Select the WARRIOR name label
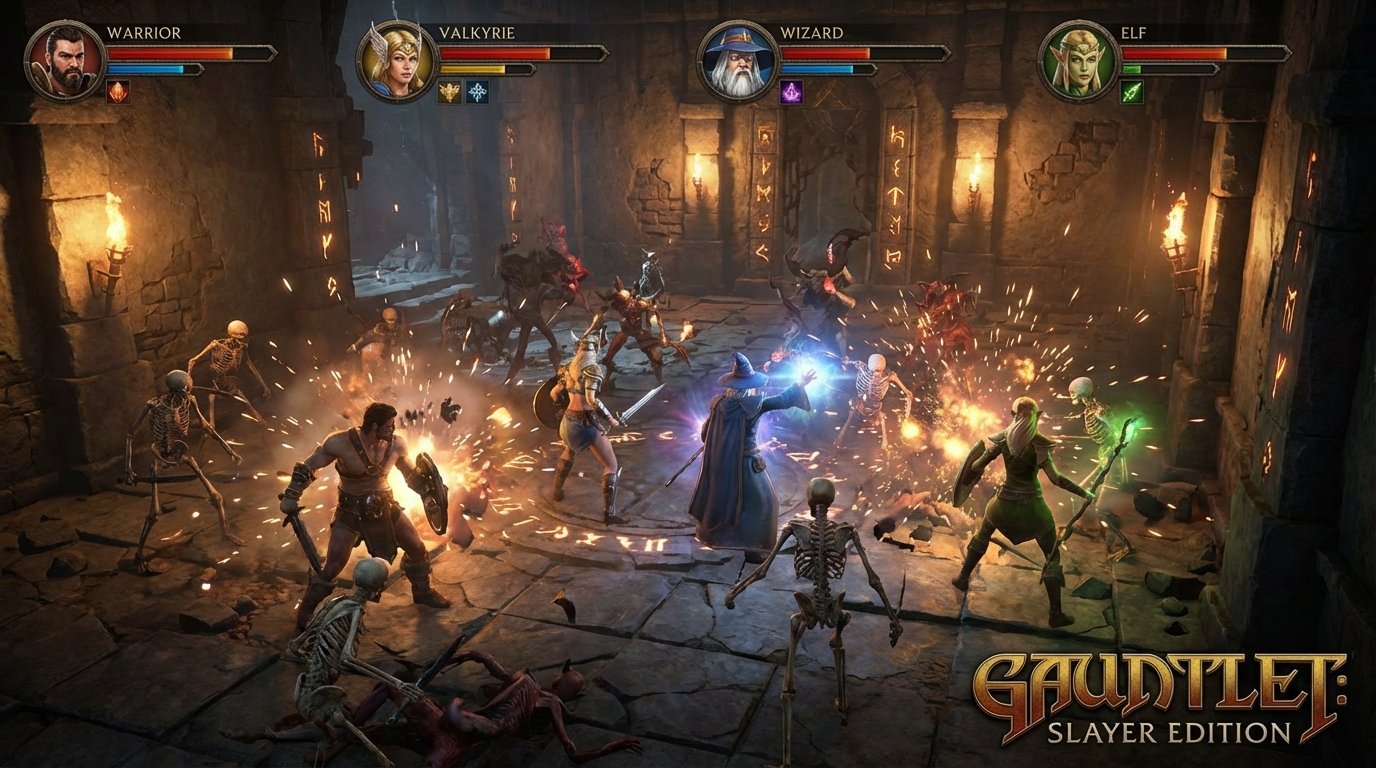Screen dimensions: 1376x768 145,32
